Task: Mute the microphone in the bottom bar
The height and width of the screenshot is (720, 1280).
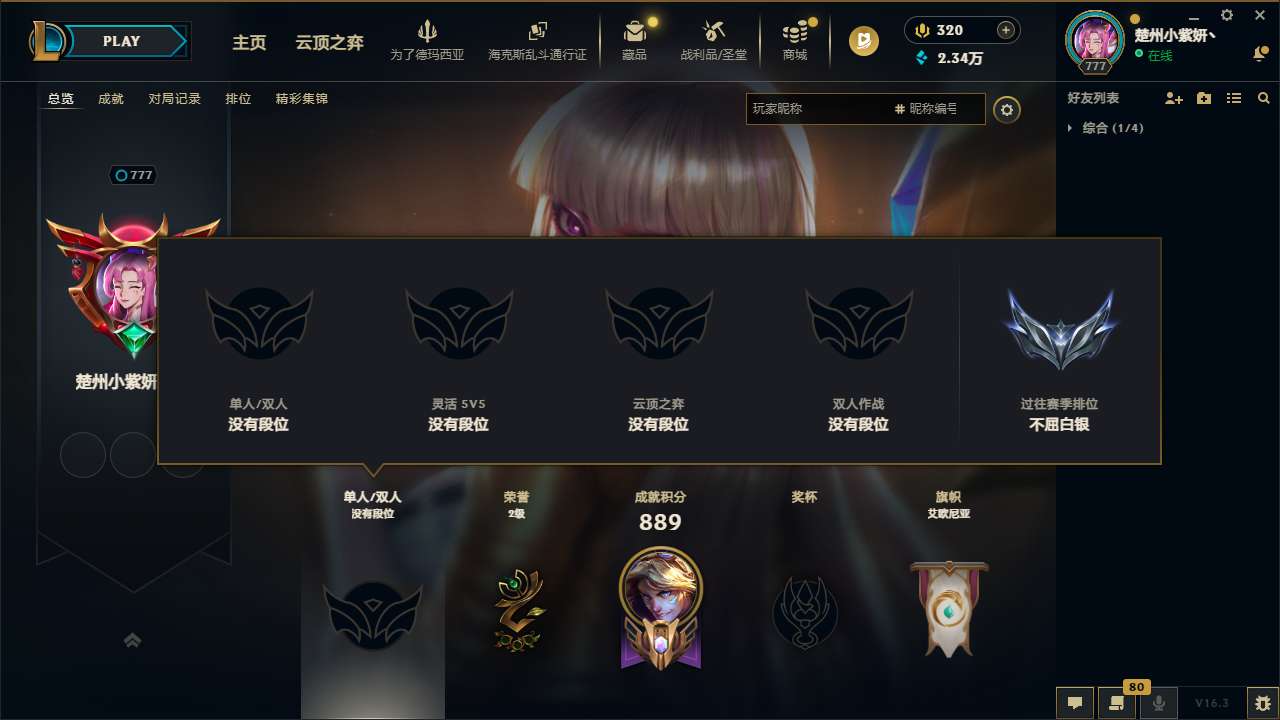Action: pos(1159,703)
